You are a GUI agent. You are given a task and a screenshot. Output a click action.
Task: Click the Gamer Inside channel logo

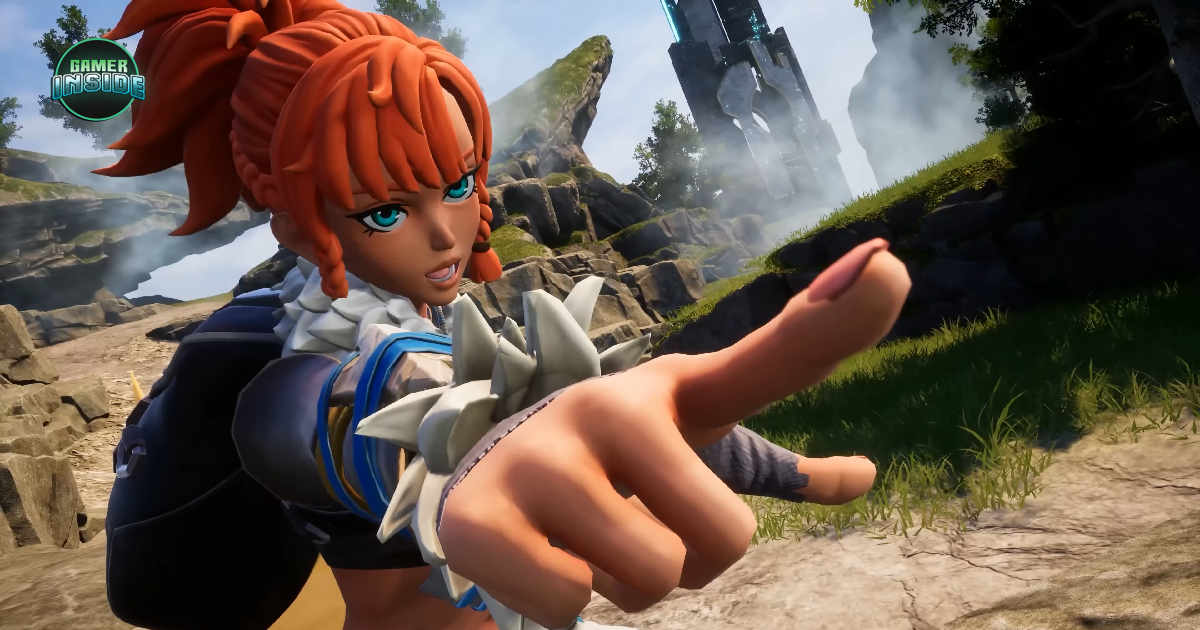point(98,79)
